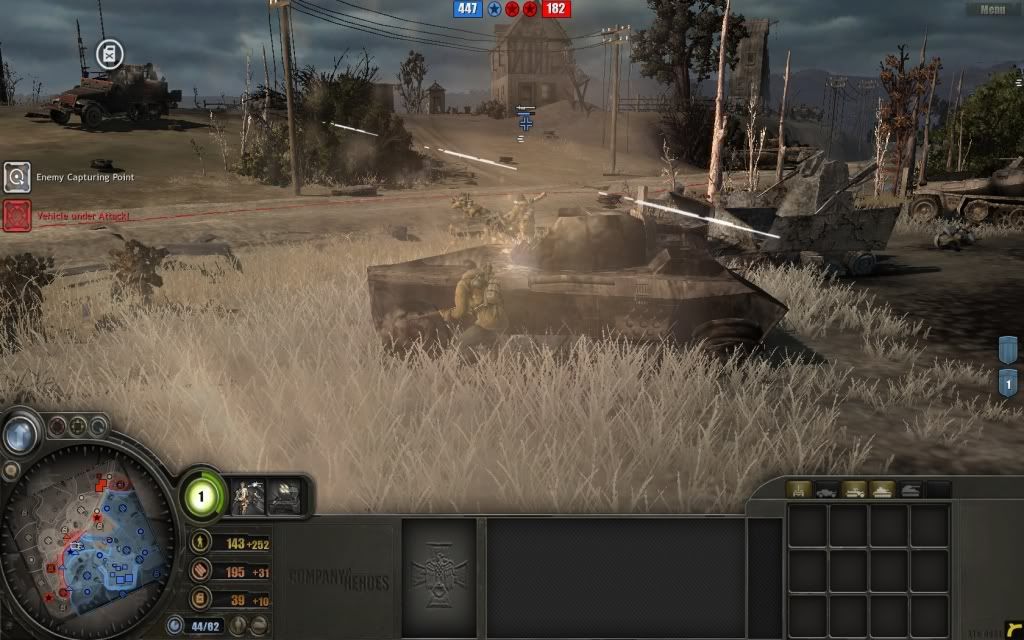Switch to the first production building tab
1024x640 pixels.
click(799, 490)
